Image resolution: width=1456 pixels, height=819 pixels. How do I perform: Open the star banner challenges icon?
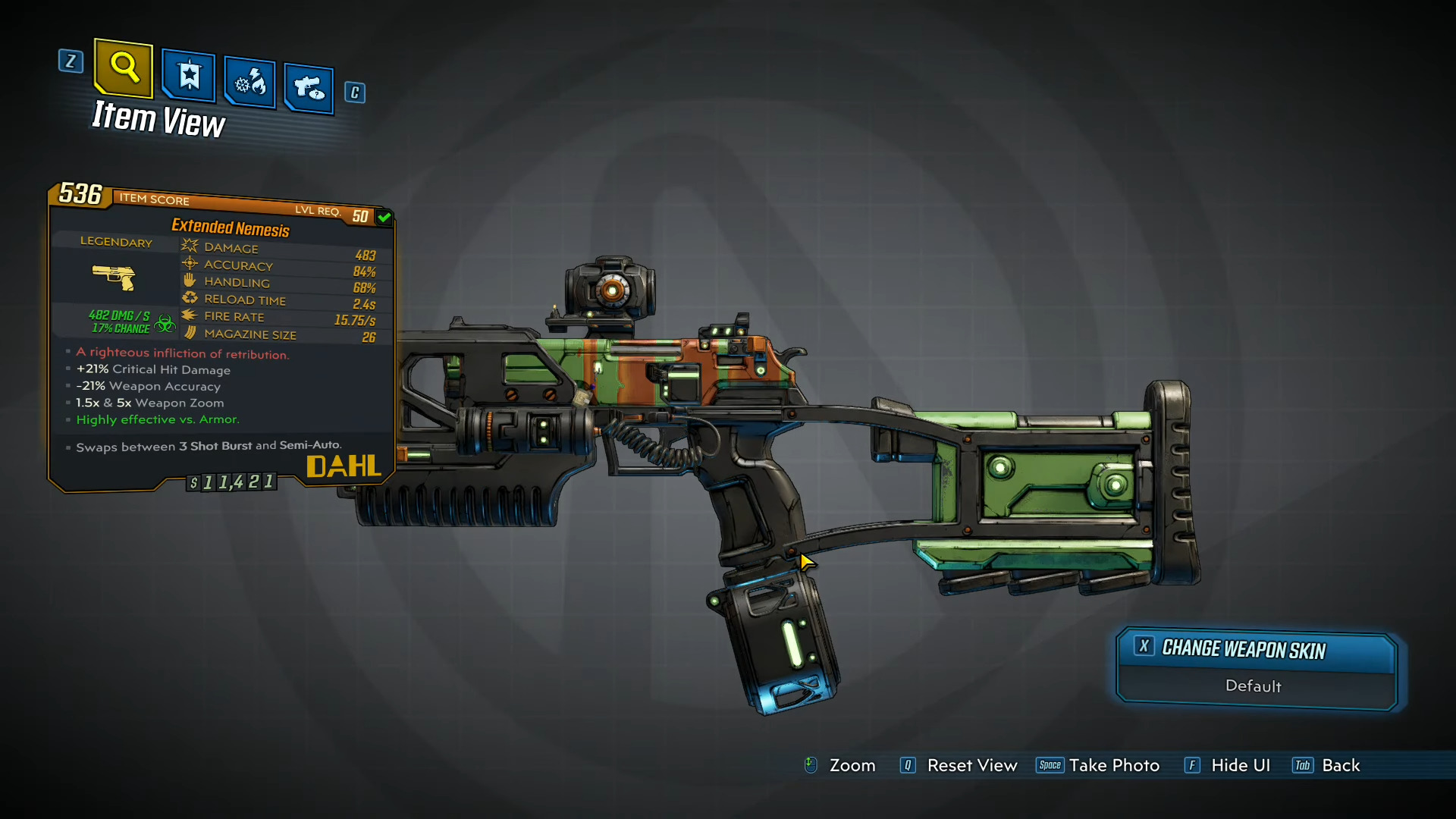[188, 77]
